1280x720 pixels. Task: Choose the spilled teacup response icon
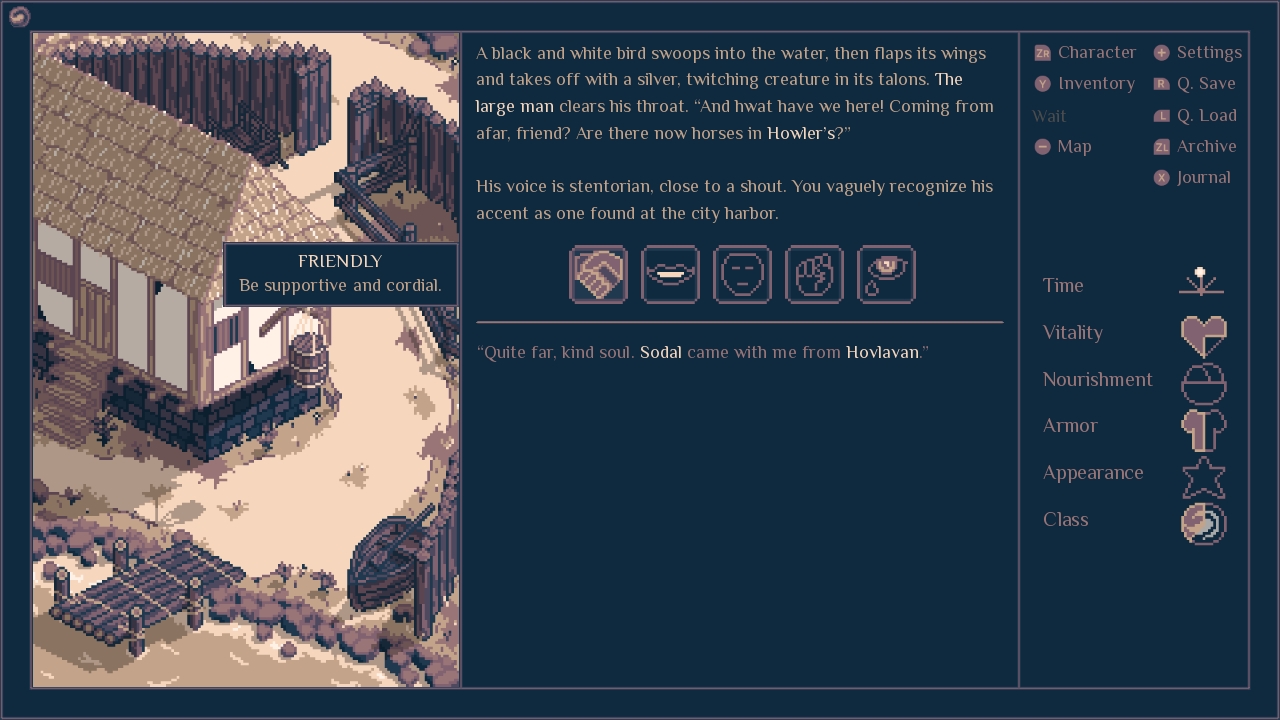pos(886,274)
